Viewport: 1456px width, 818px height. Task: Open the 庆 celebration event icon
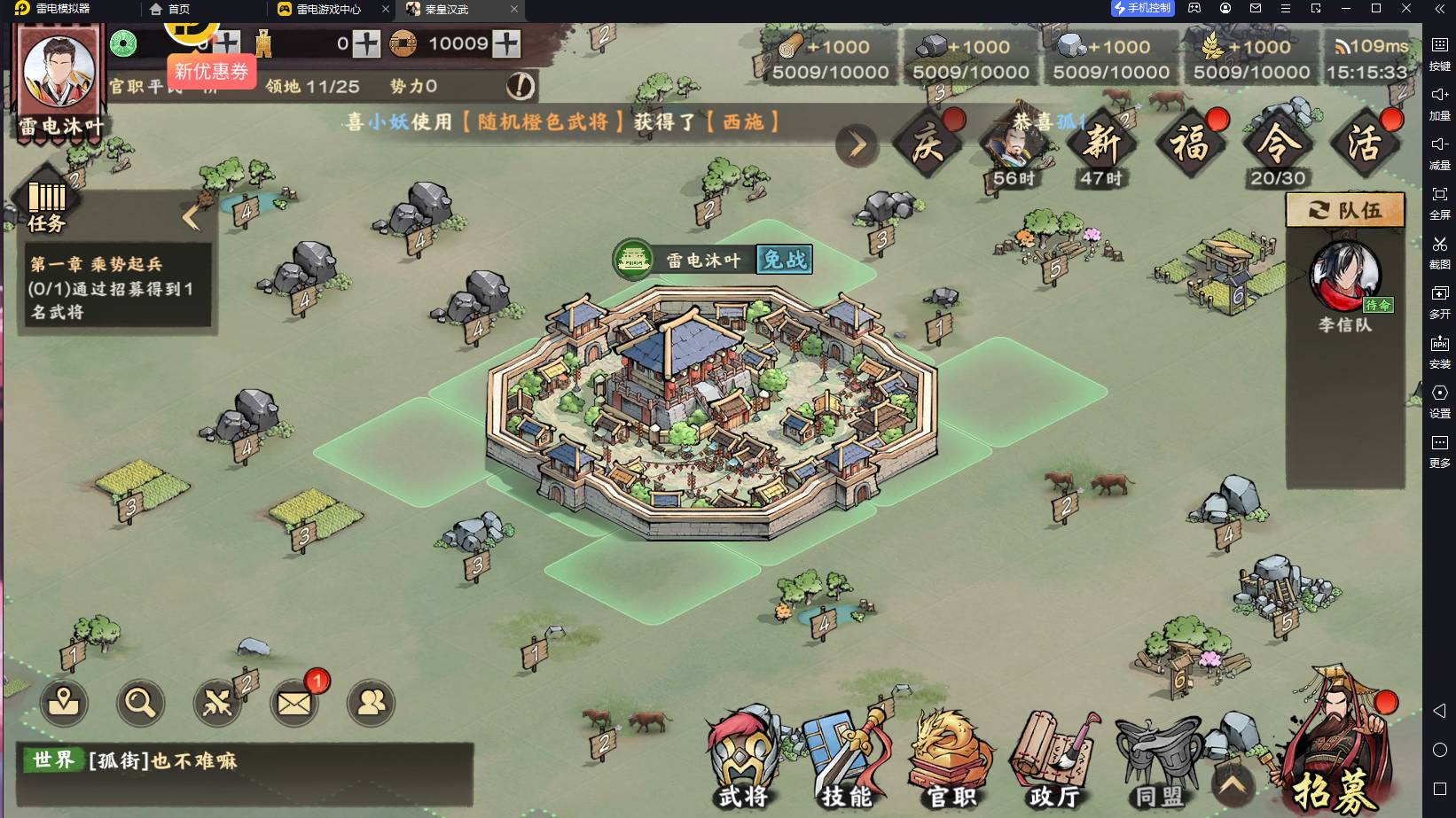[928, 144]
